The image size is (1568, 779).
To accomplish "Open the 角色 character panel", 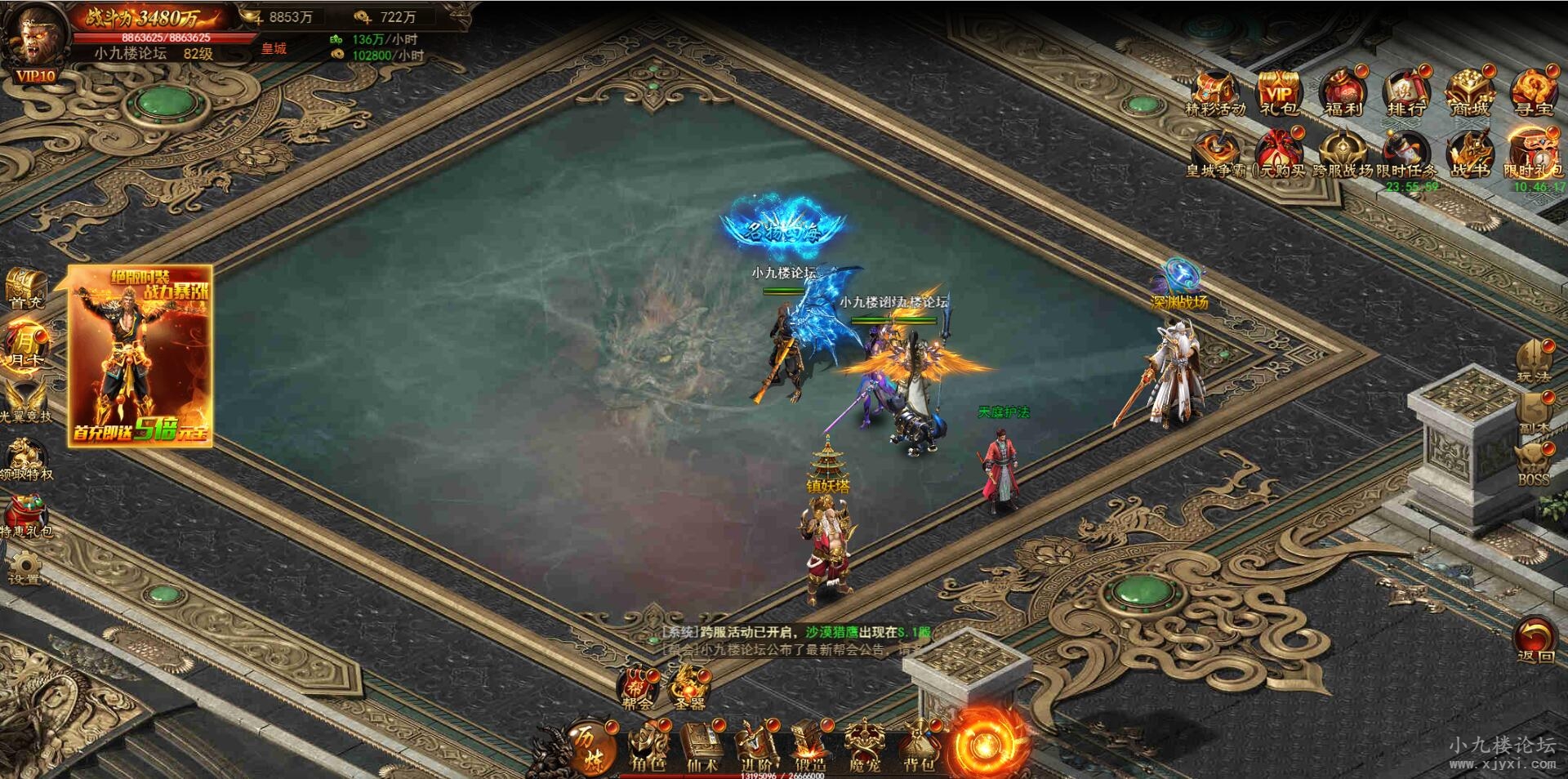I will click(x=648, y=746).
